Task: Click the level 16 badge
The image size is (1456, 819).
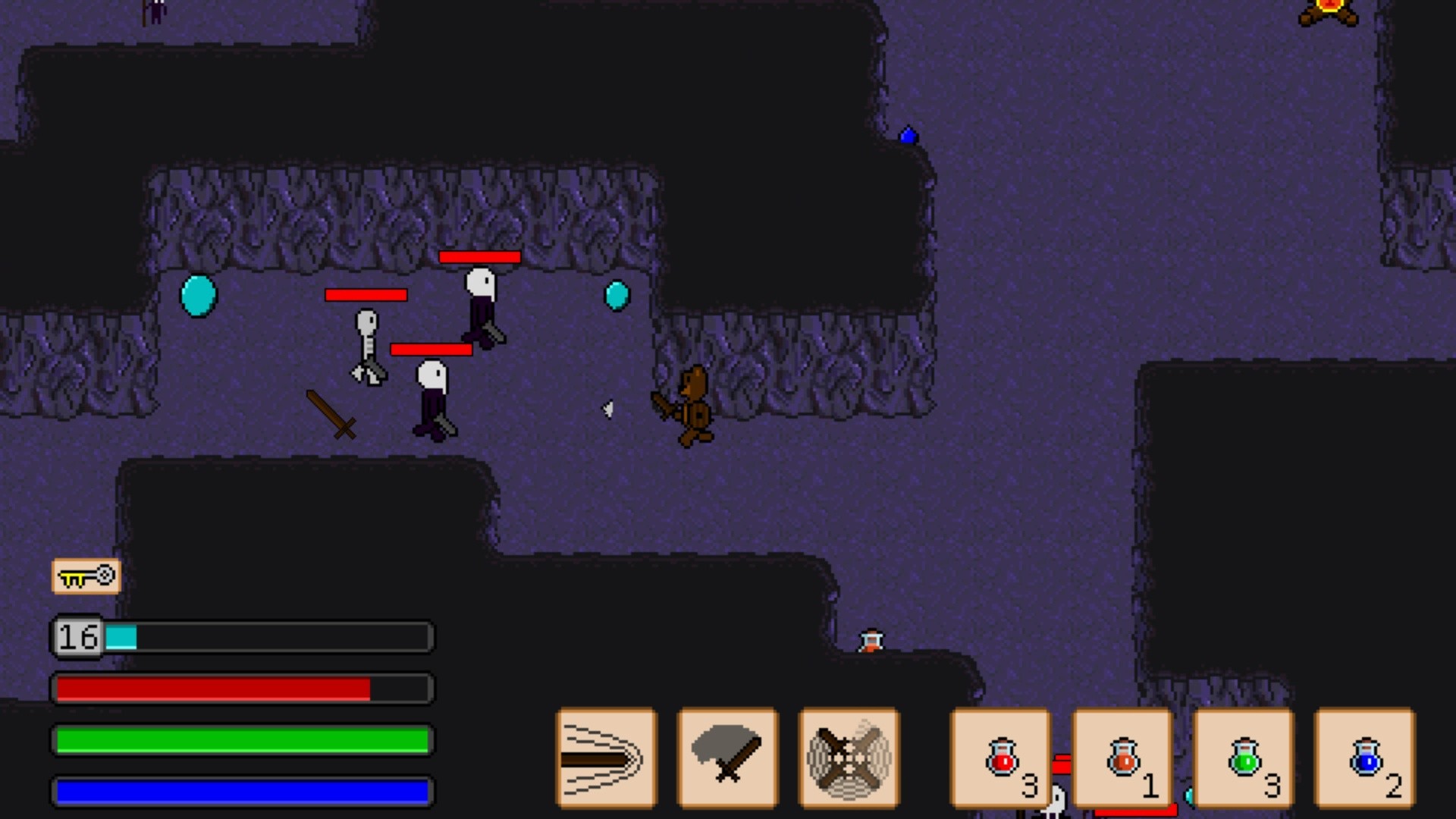Action: (x=77, y=637)
